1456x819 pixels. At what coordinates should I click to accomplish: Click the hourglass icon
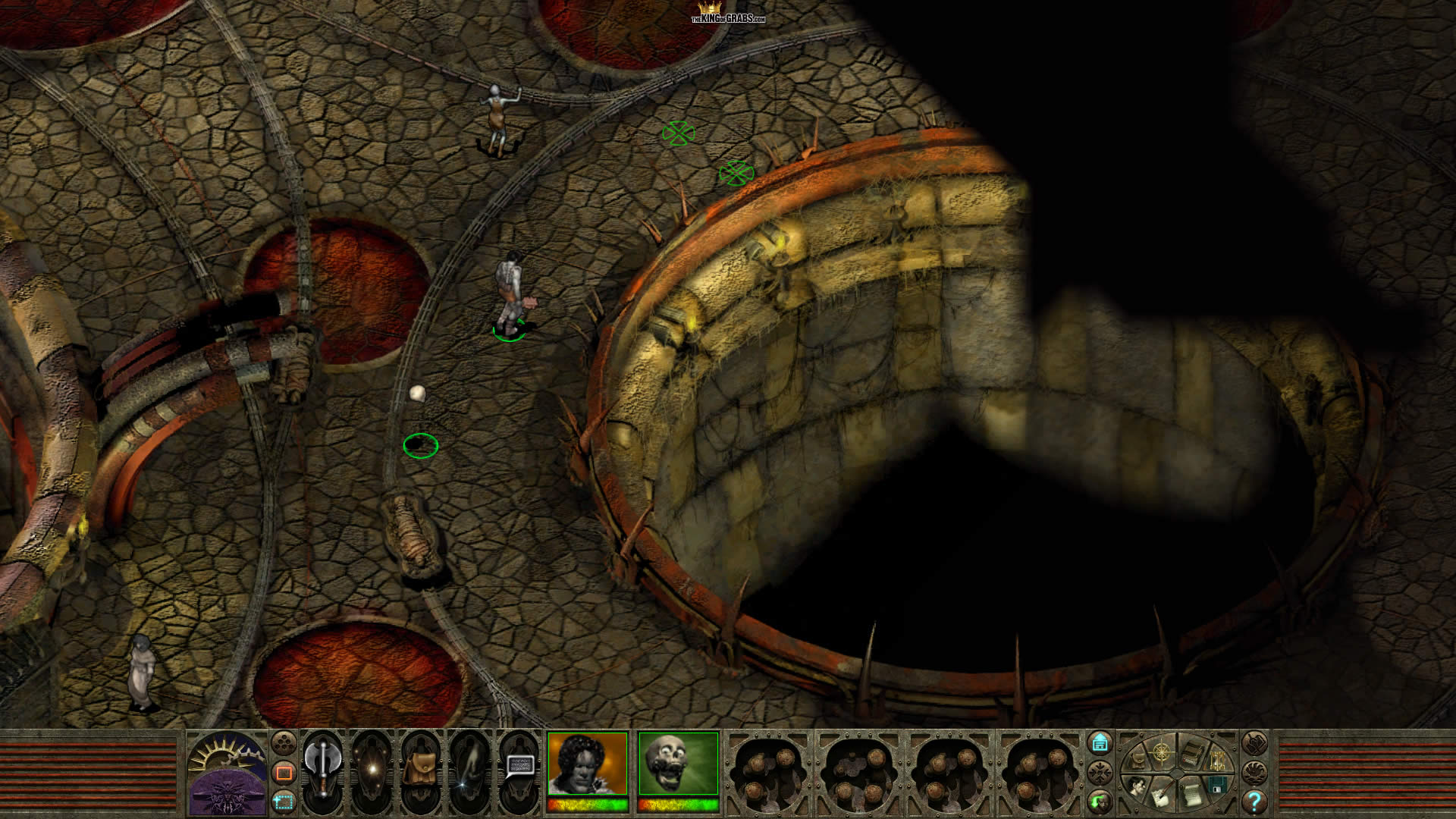point(1216,761)
